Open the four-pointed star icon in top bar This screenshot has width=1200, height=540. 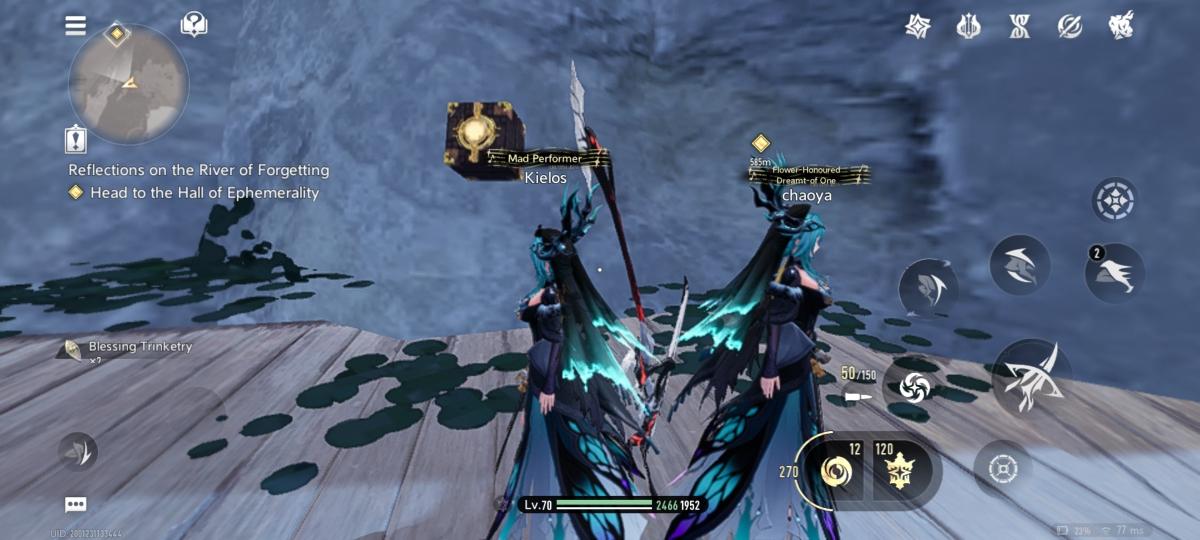[918, 26]
